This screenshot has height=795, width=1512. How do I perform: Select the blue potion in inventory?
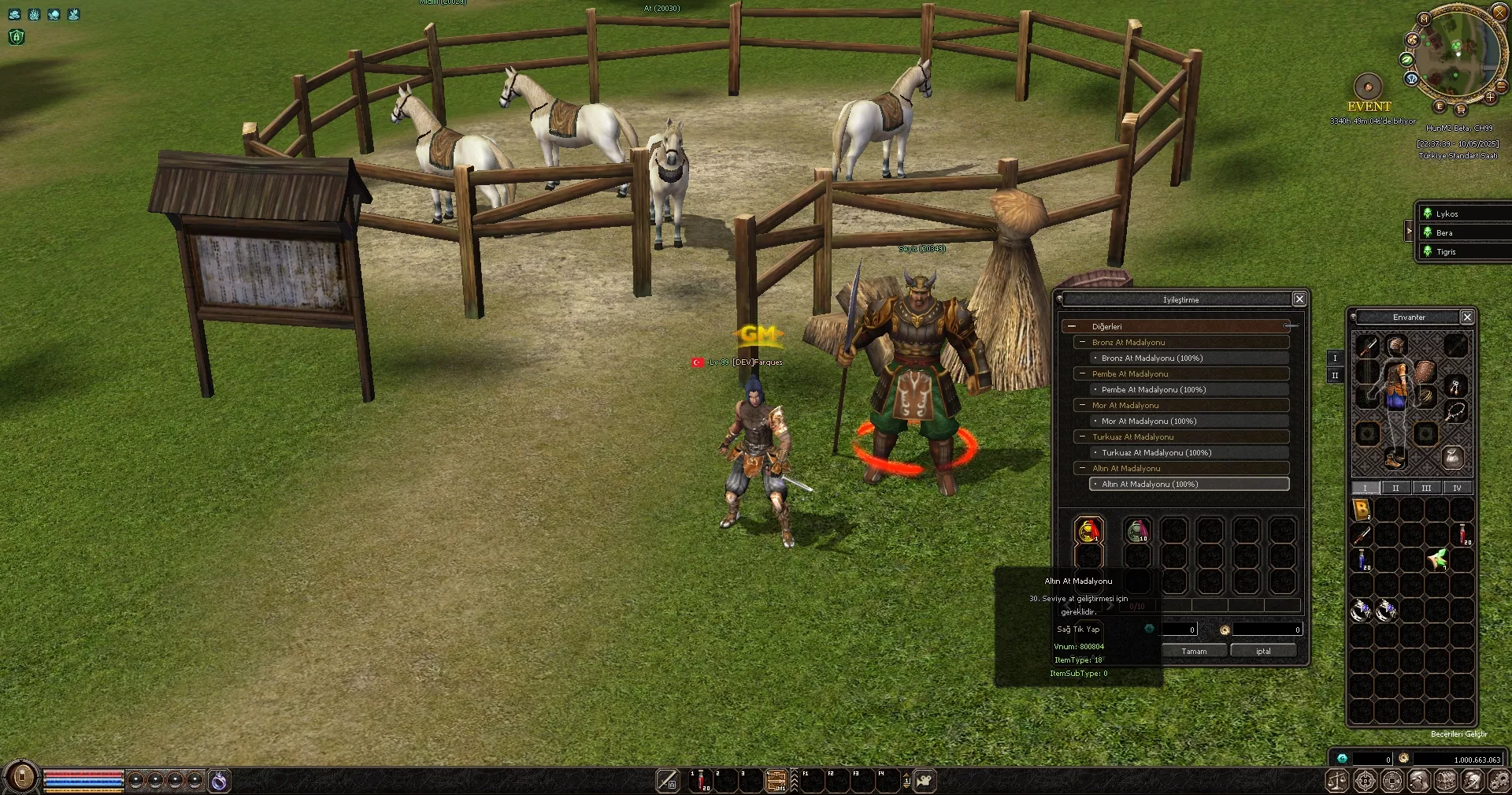tap(1362, 559)
